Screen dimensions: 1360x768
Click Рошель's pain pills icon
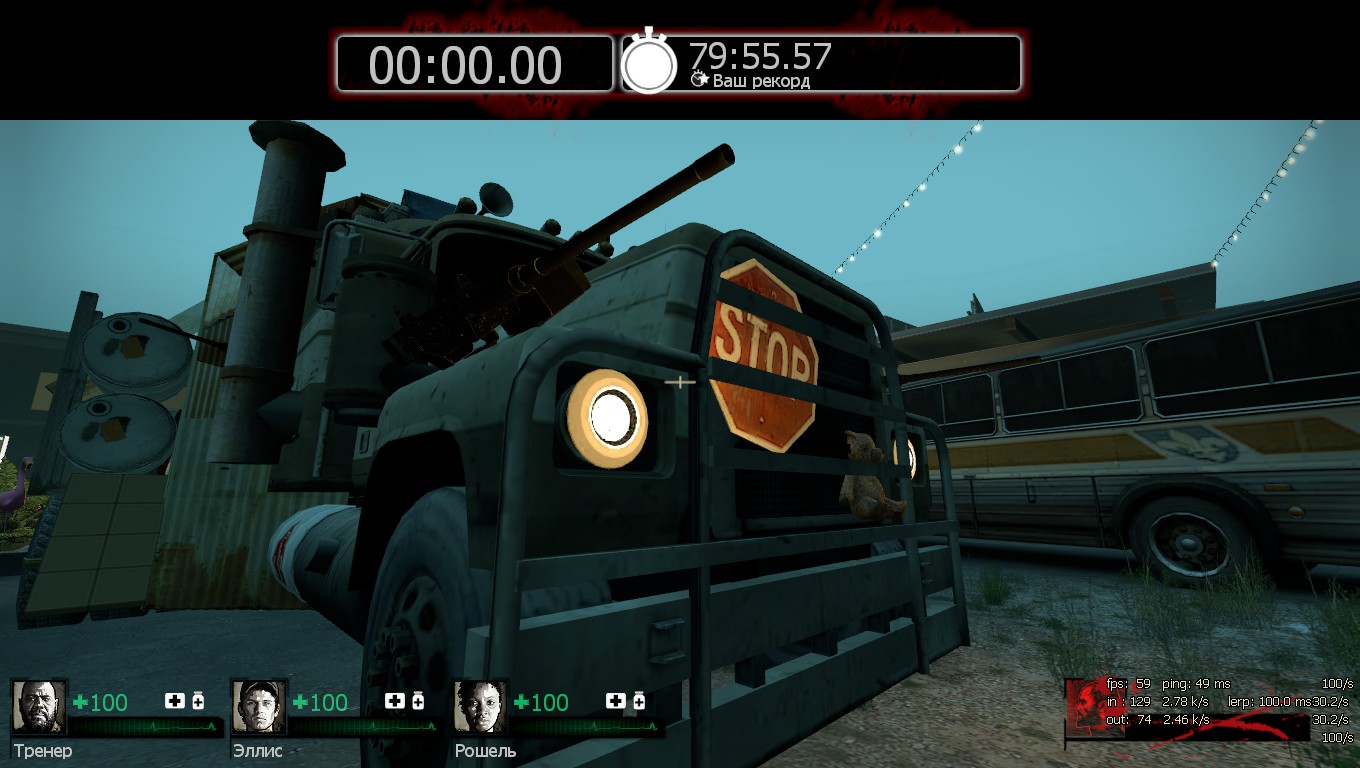639,701
